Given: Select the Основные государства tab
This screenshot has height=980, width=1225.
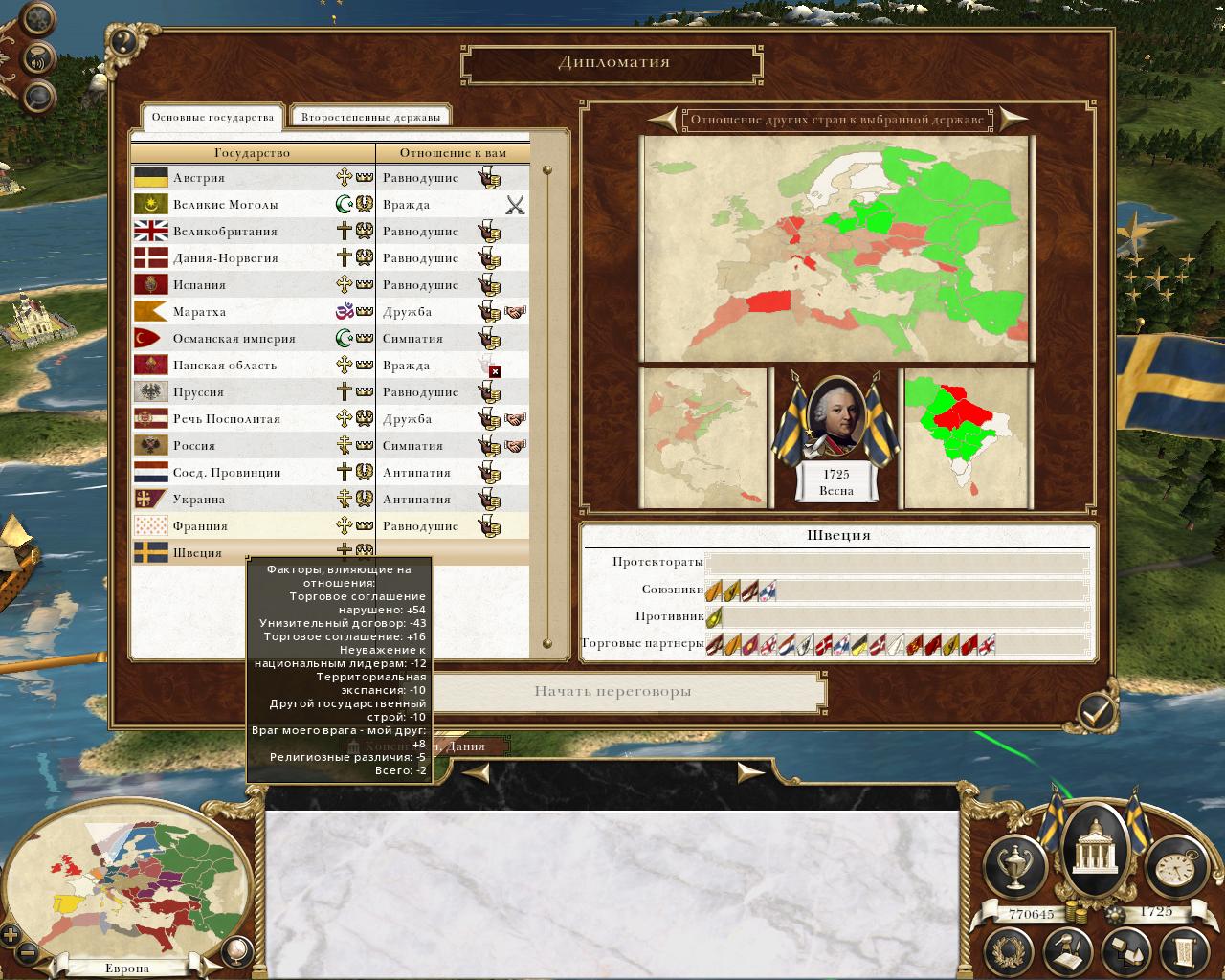Looking at the screenshot, I should (x=212, y=118).
